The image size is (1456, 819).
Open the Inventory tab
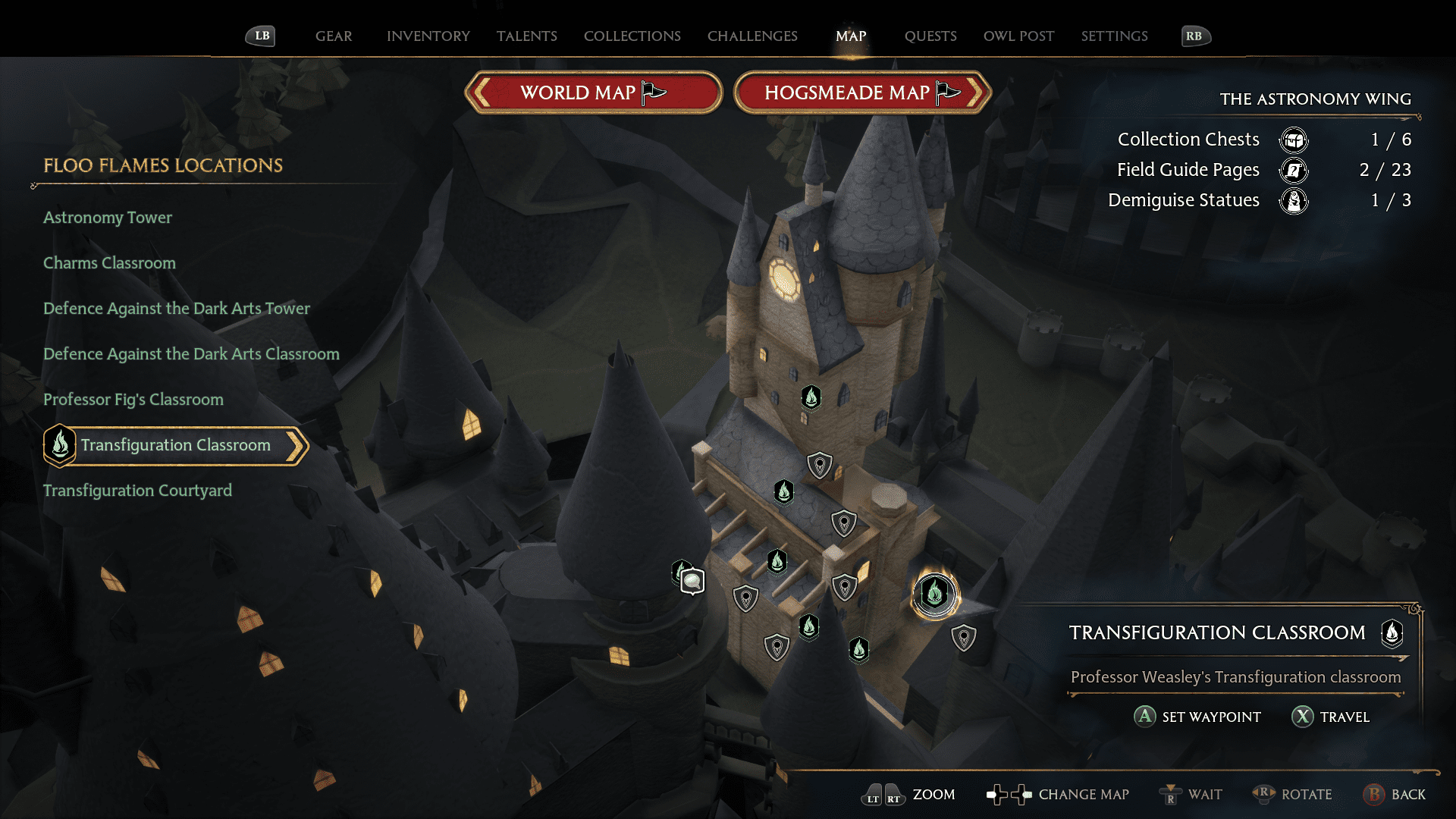point(428,36)
